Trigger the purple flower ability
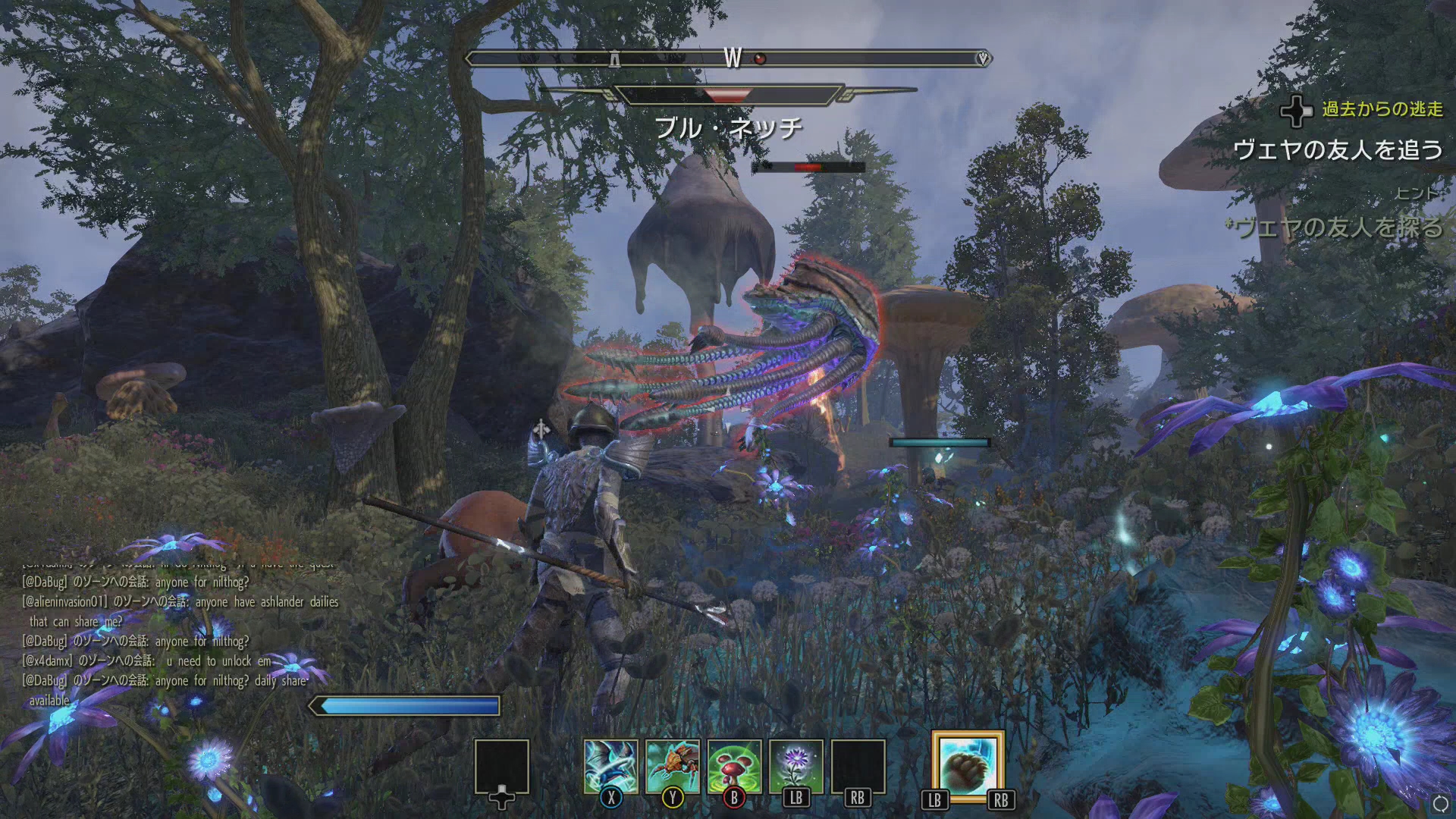 click(x=795, y=767)
